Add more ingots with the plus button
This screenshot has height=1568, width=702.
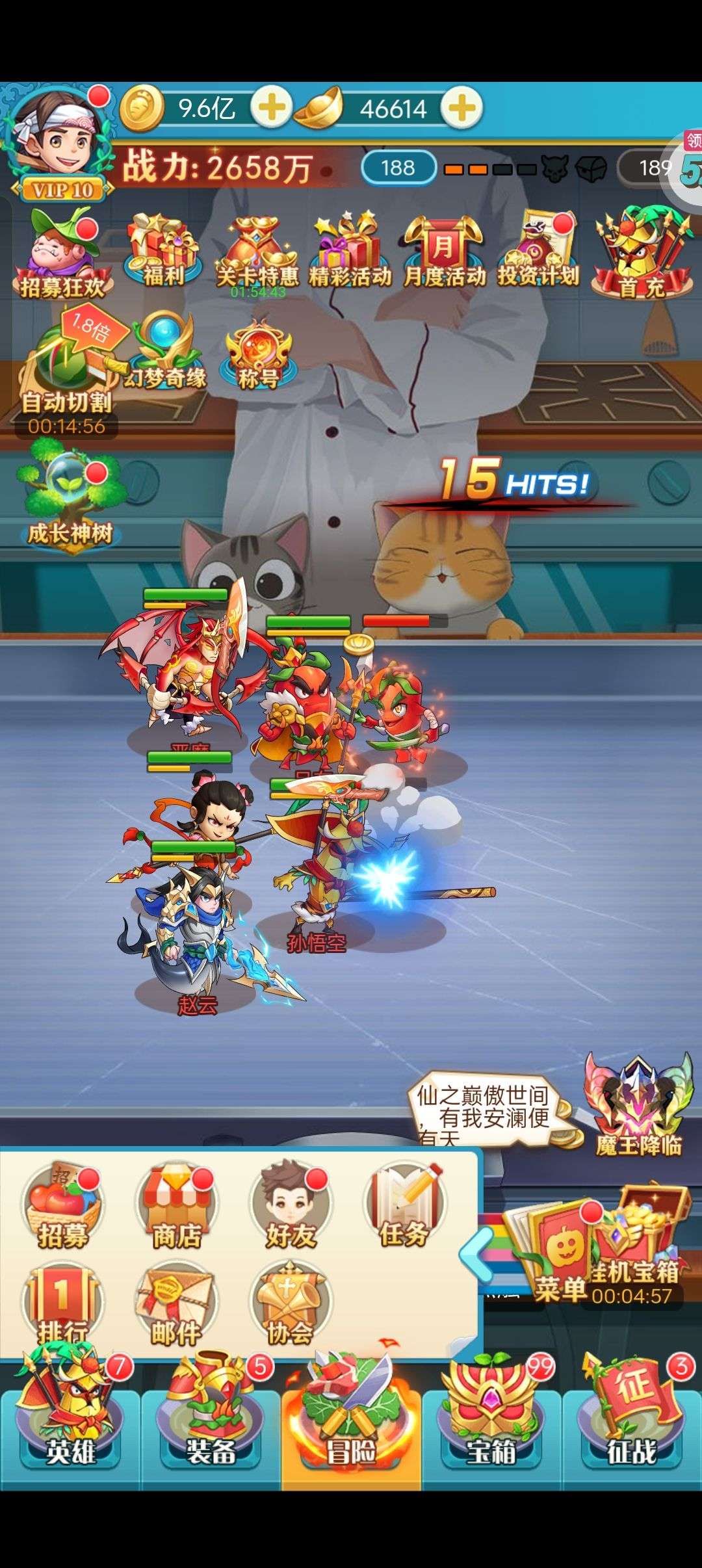462,107
